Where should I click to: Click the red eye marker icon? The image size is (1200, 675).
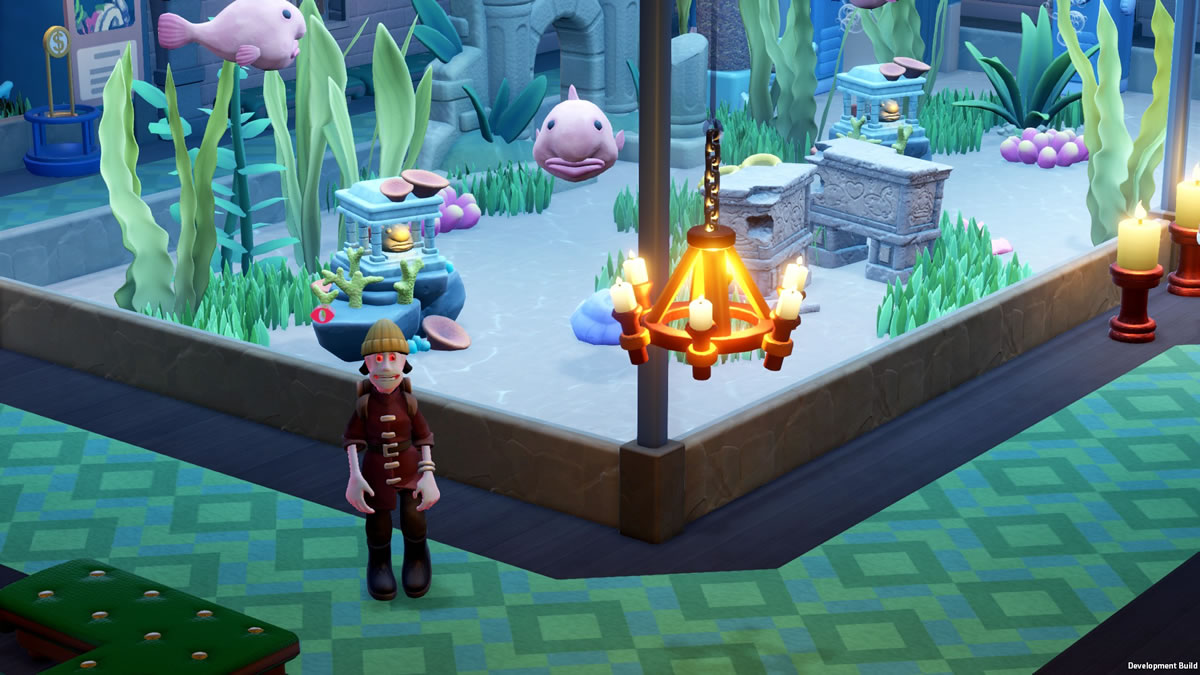point(324,313)
